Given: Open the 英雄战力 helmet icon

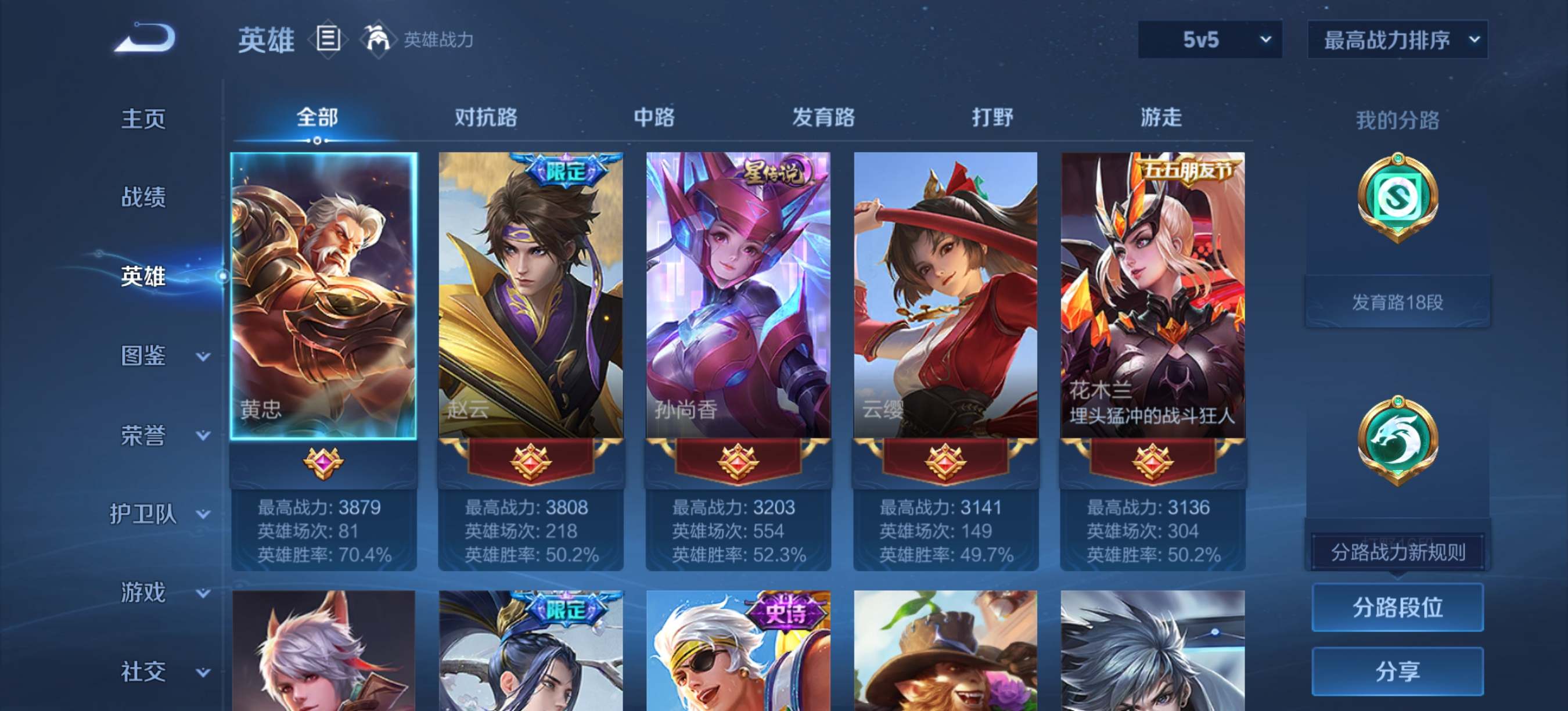Looking at the screenshot, I should (x=377, y=39).
